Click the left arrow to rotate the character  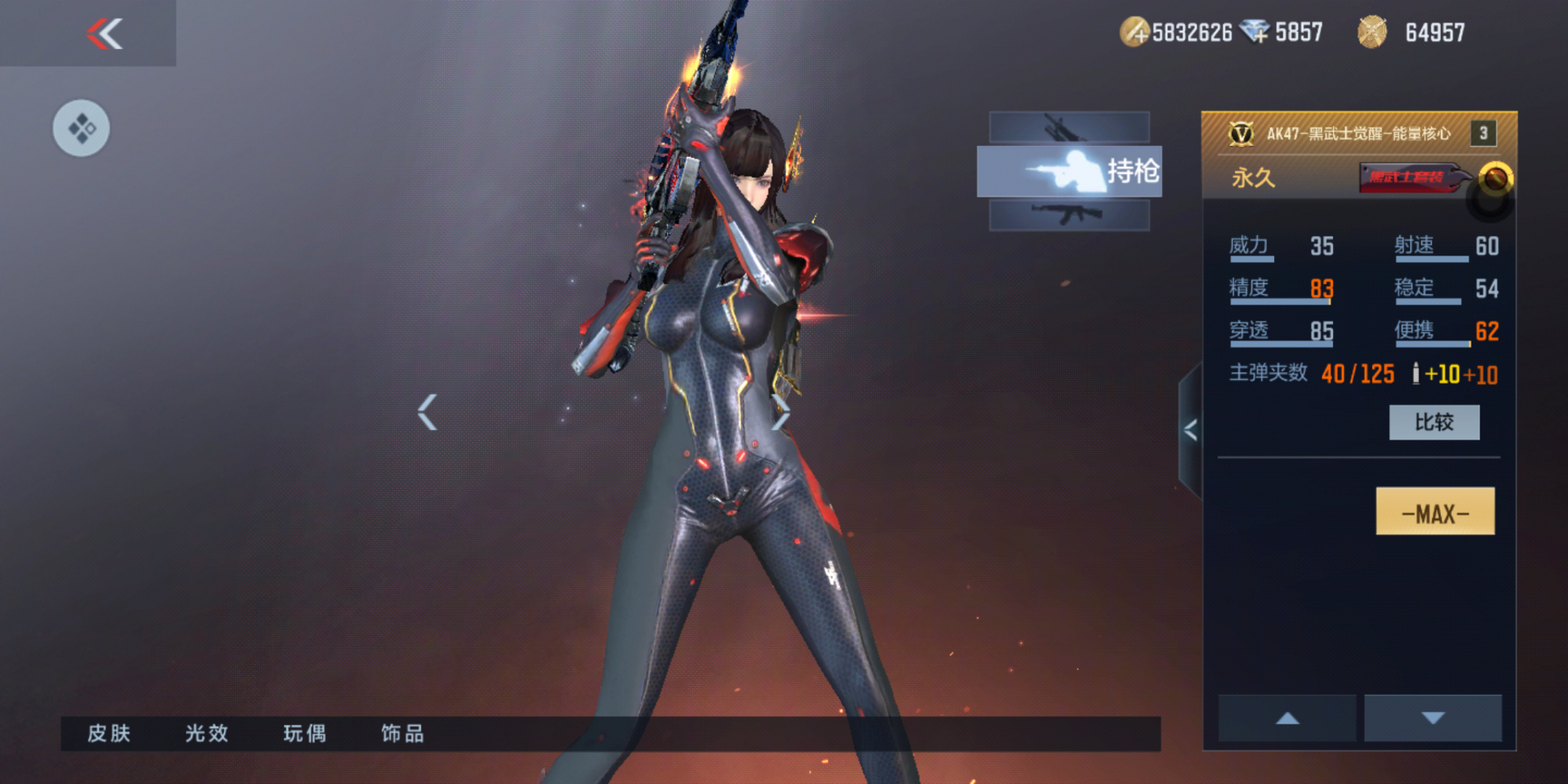tap(427, 411)
